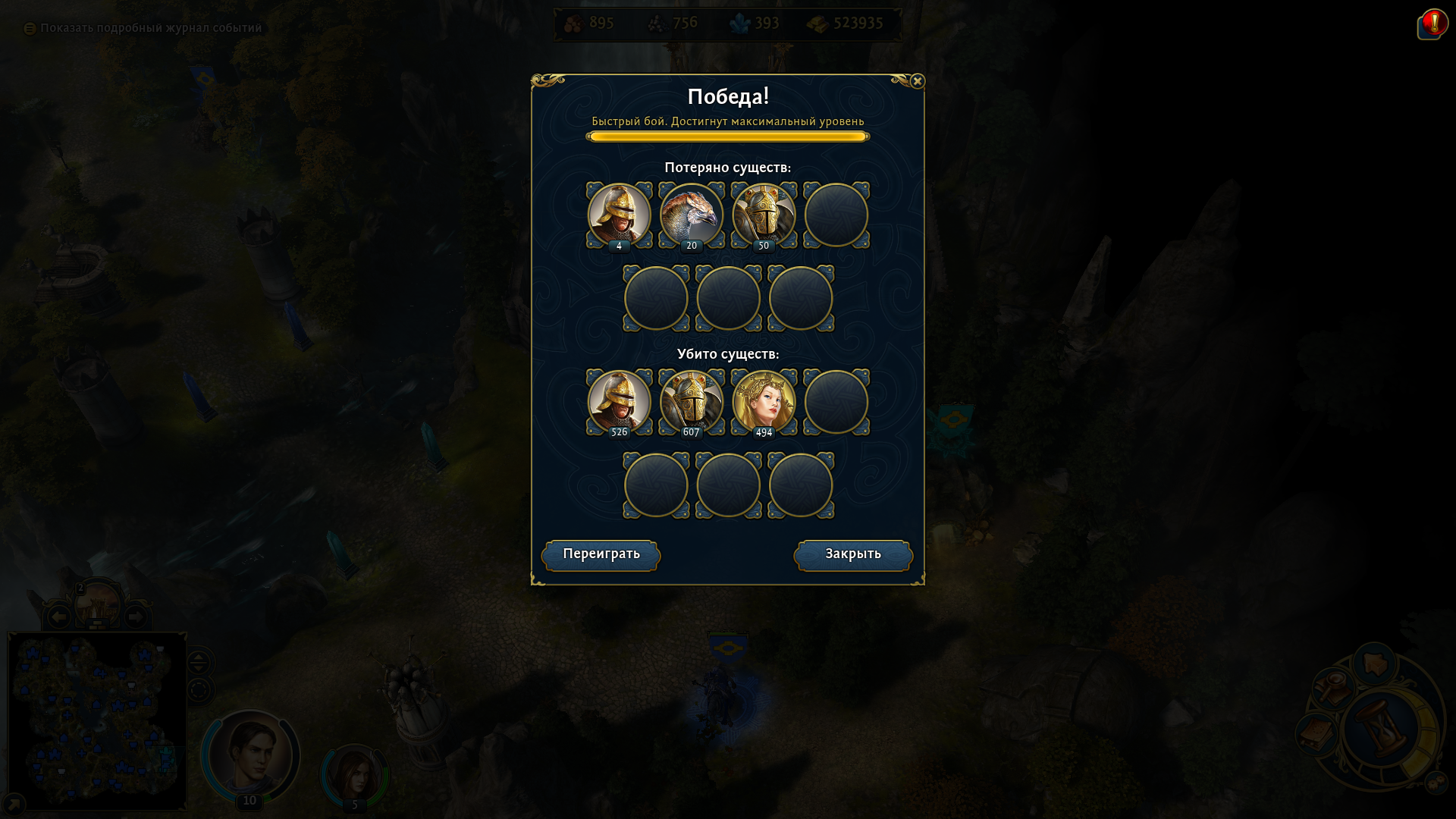Select the killed creature stack showing 607
This screenshot has height=819, width=1456.
click(x=691, y=402)
